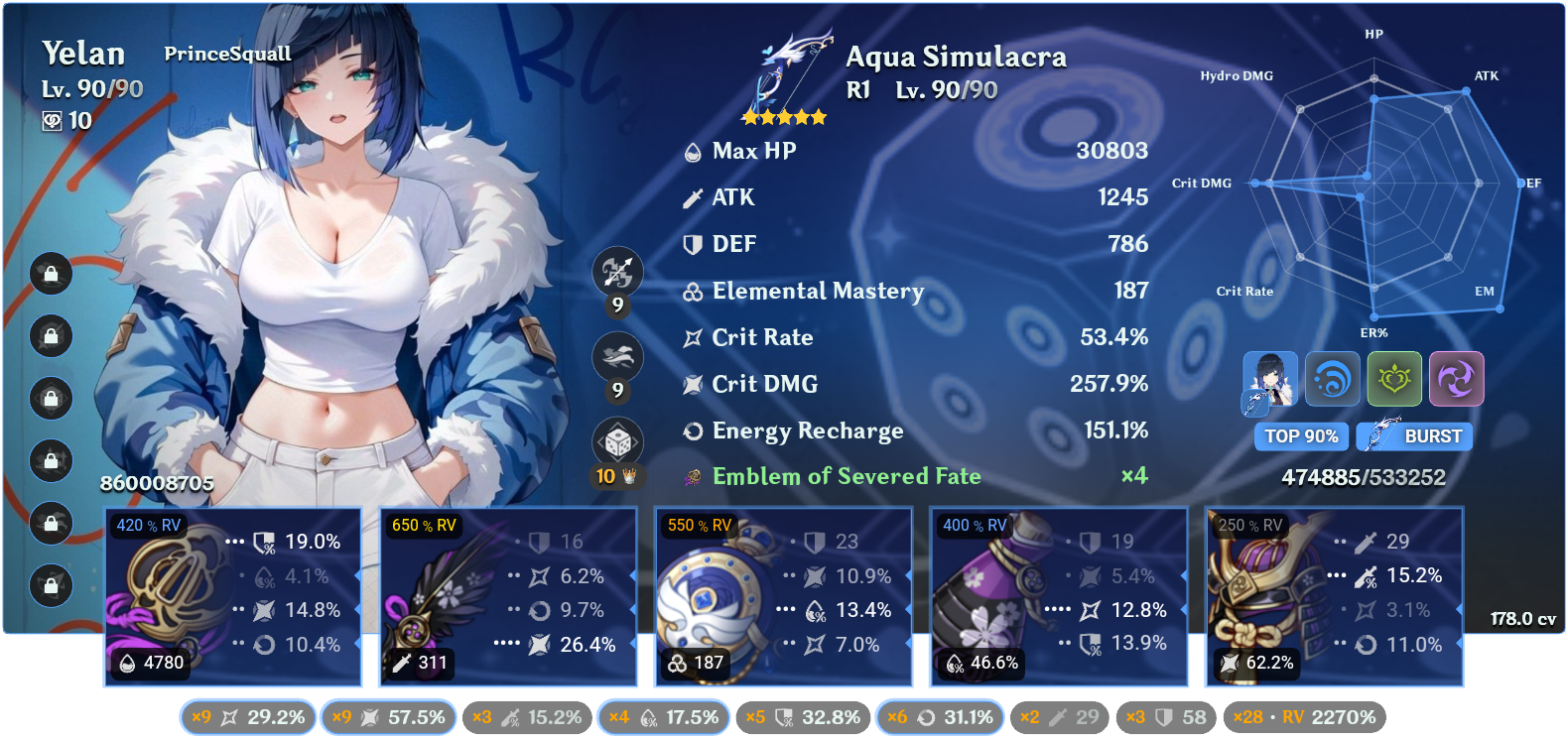Select the Hydro element icon
The image size is (1568, 741).
click(x=1333, y=379)
